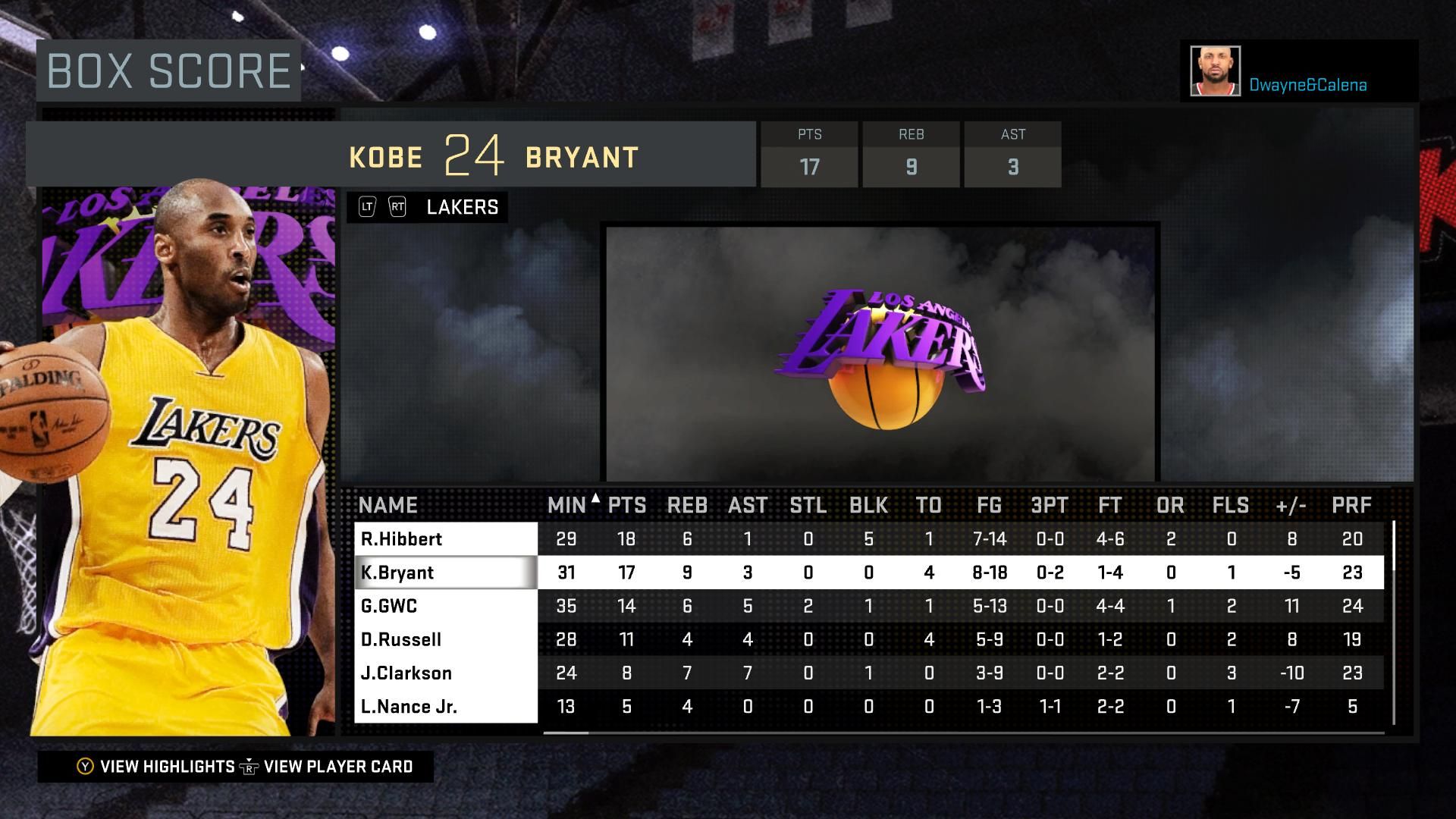Open View Highlights
The image size is (1456, 819).
(157, 767)
